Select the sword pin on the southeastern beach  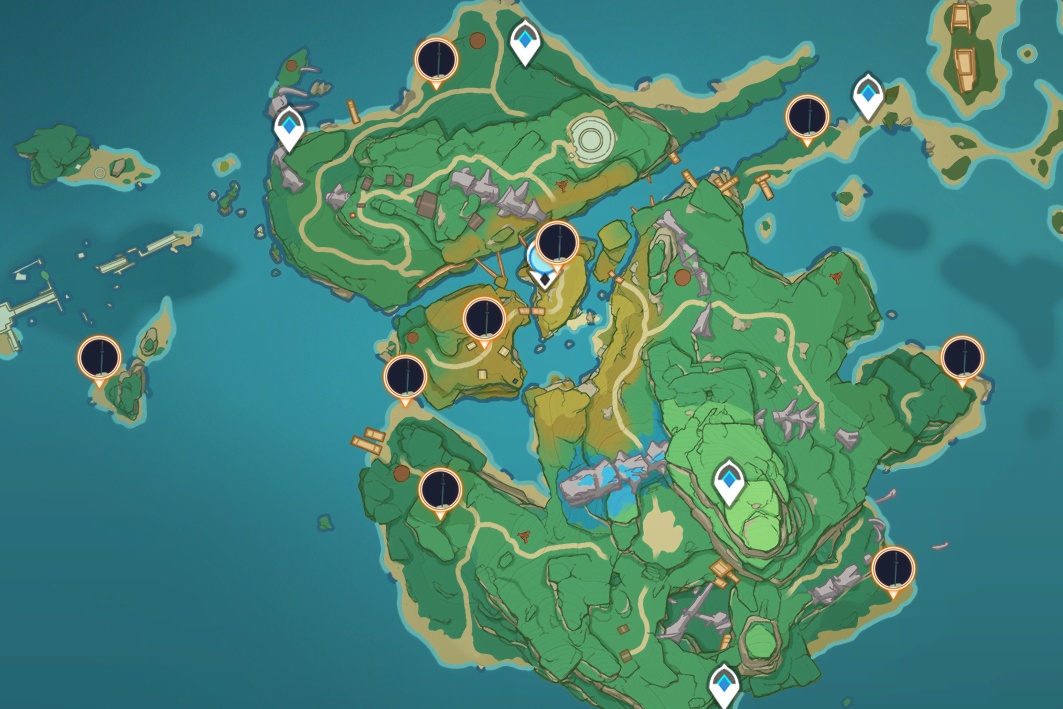[x=893, y=569]
